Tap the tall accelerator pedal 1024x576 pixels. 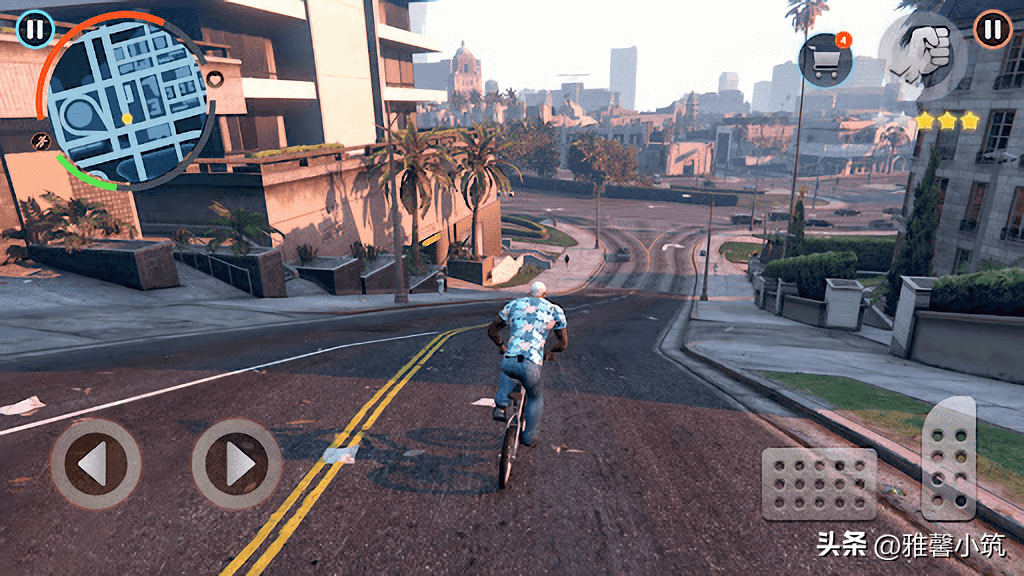point(948,458)
